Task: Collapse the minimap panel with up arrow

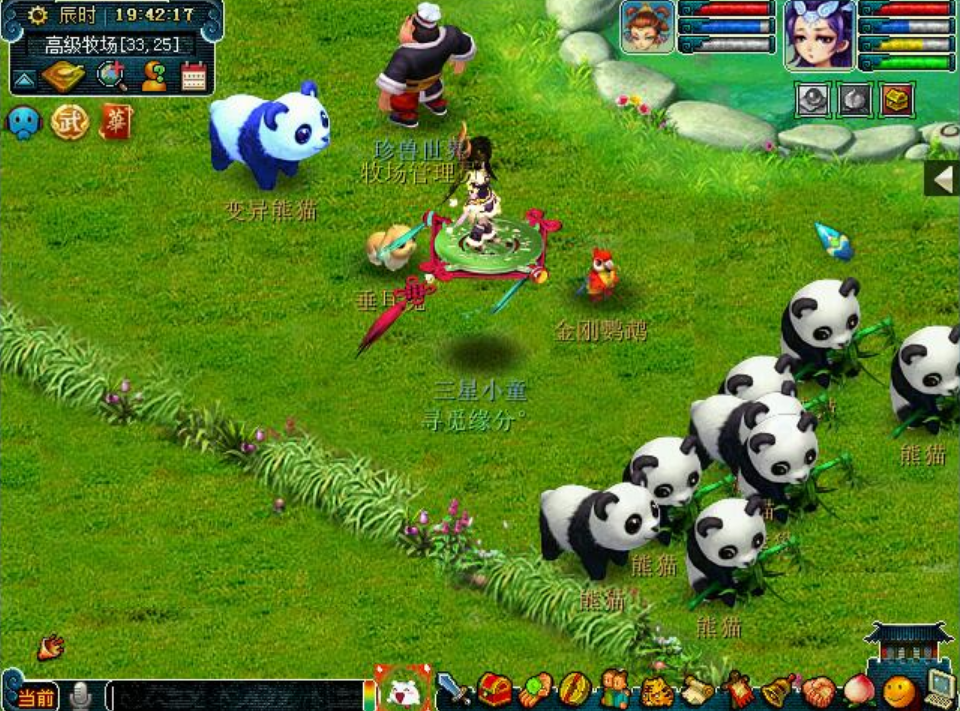Action: pos(24,78)
